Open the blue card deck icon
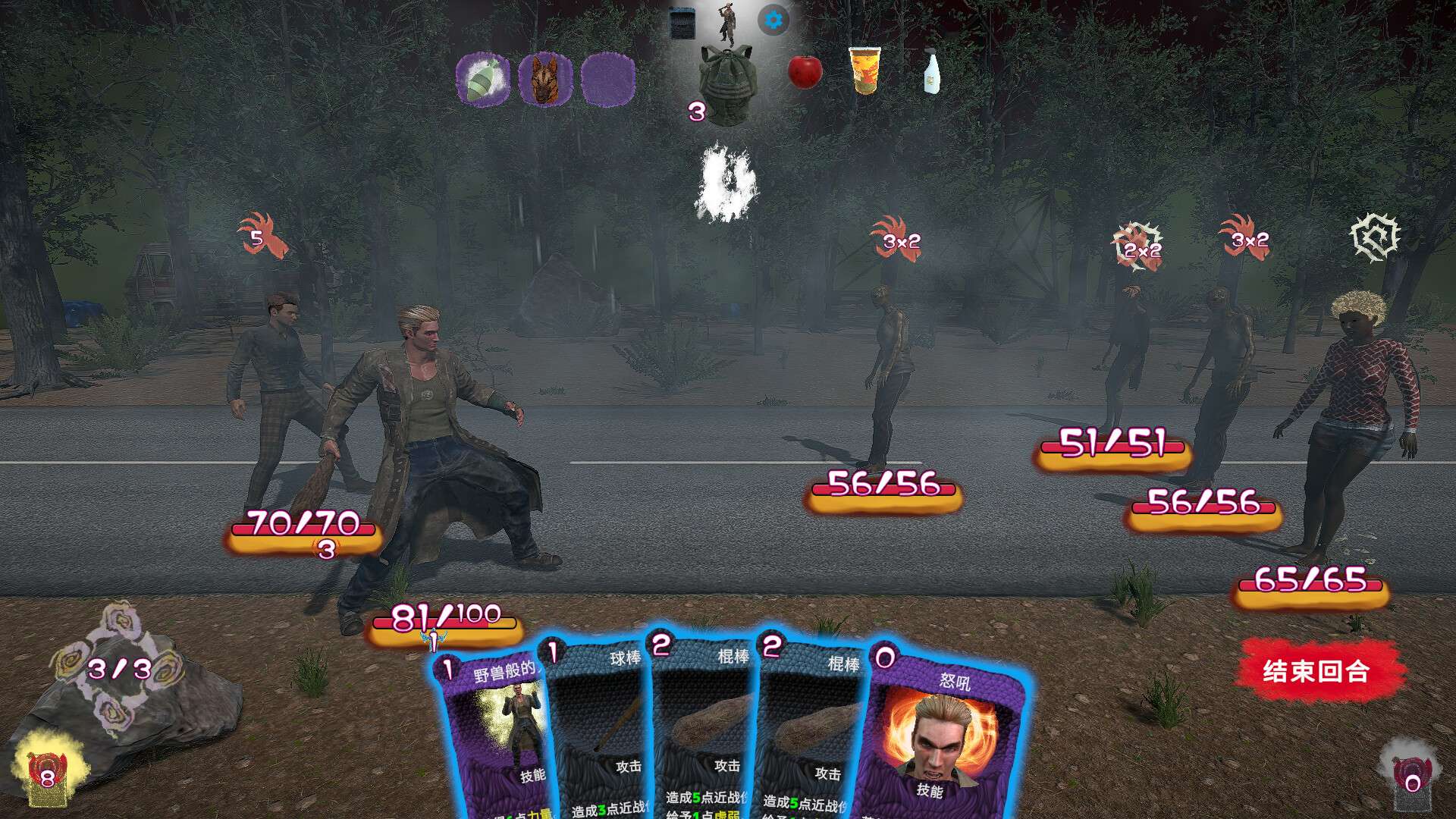1456x819 pixels. pos(682,23)
